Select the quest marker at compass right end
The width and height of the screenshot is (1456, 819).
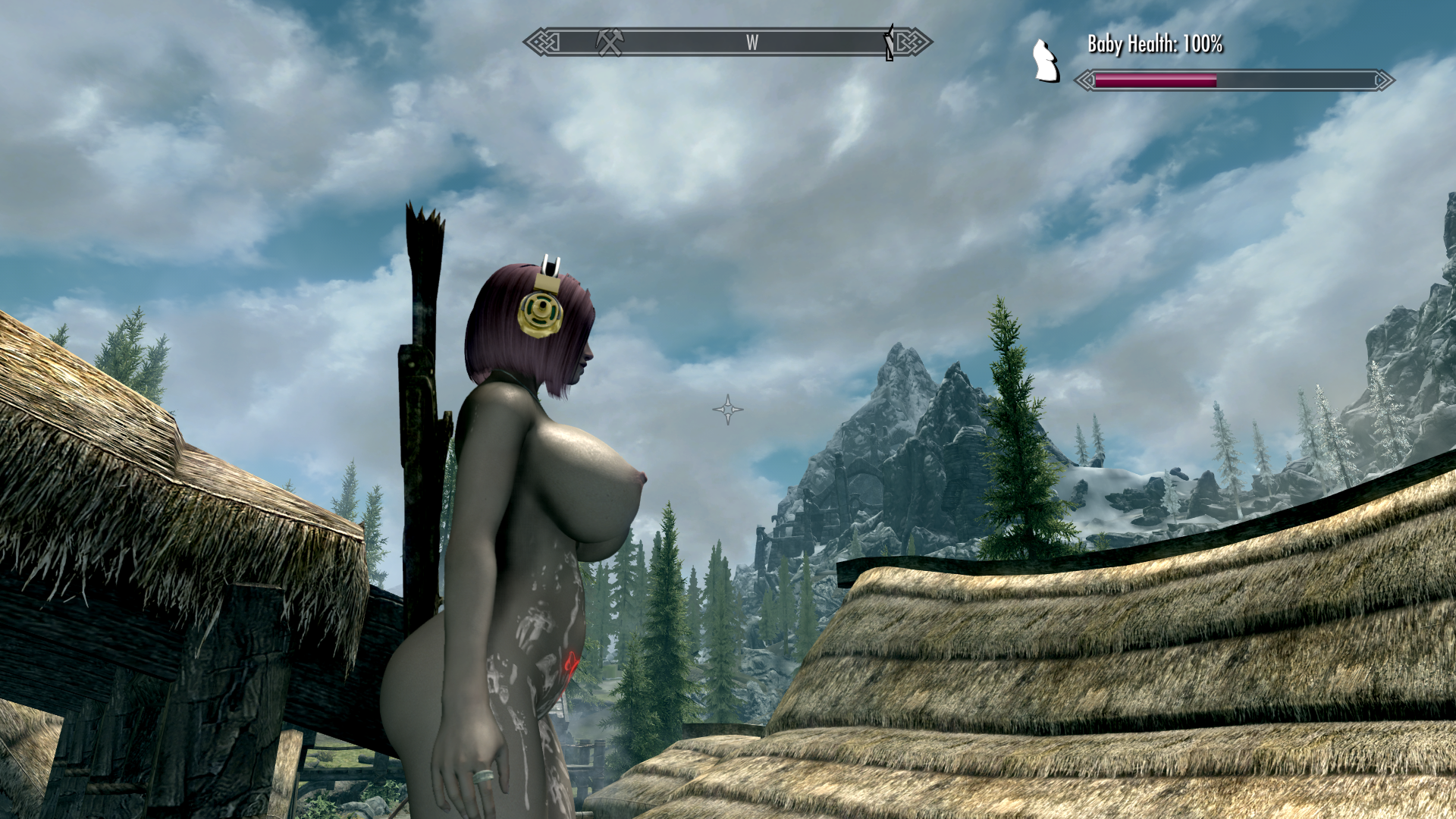point(889,42)
